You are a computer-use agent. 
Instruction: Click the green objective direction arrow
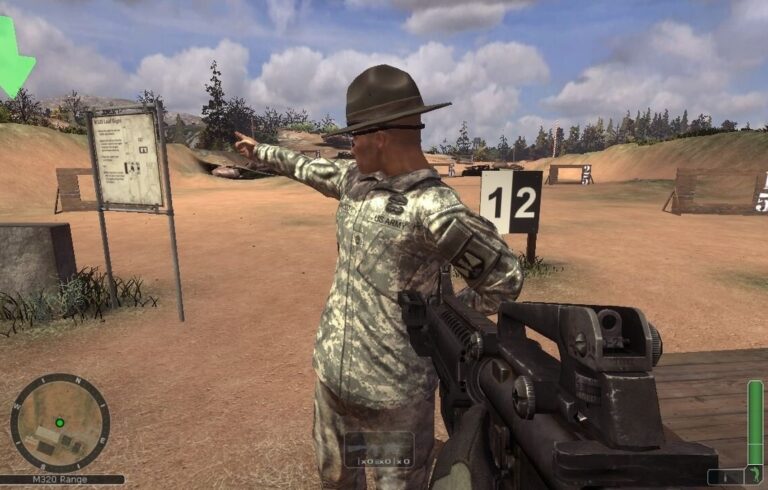(x=14, y=57)
